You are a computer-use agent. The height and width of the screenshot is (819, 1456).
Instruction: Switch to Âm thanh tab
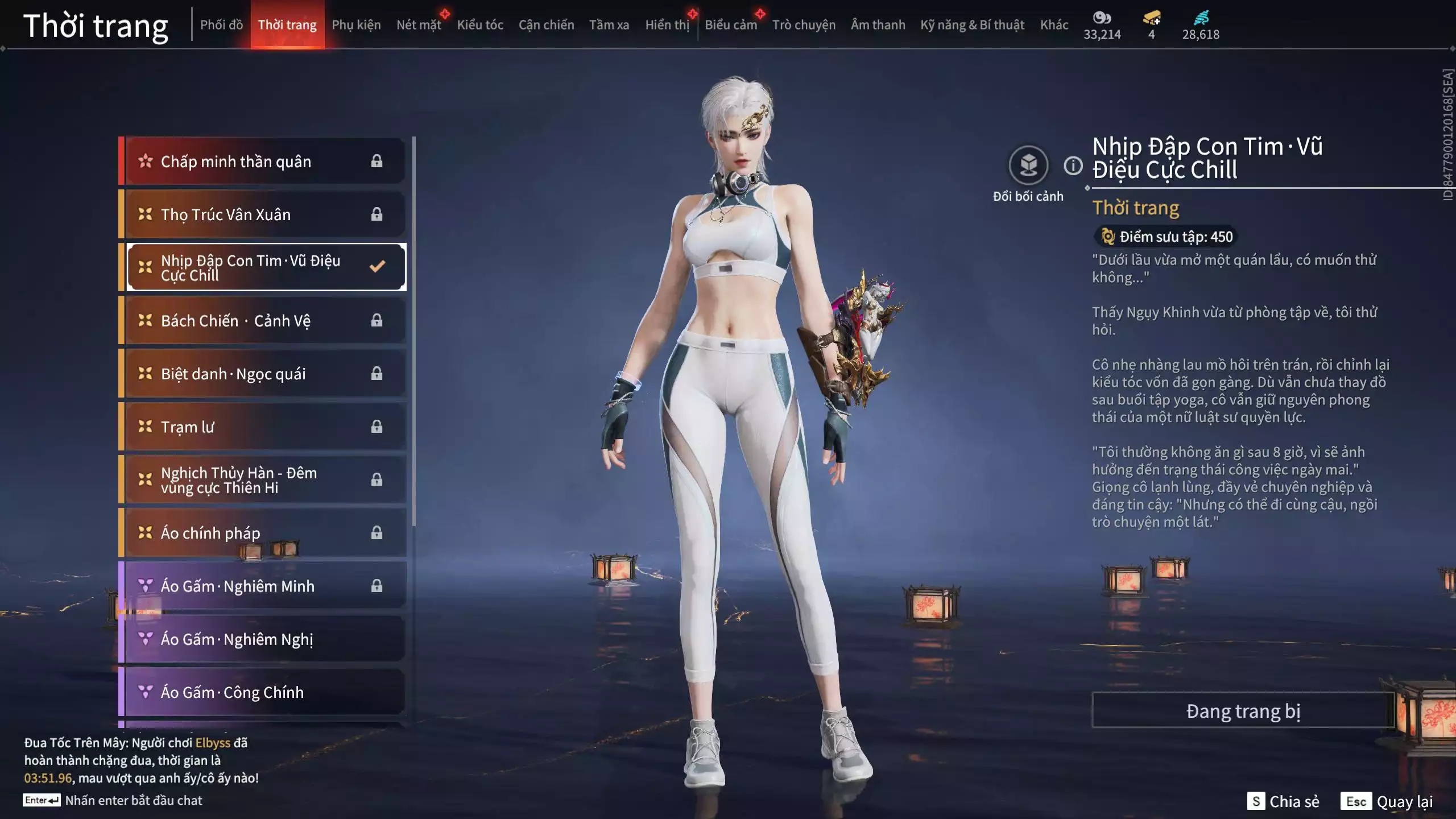click(x=878, y=25)
